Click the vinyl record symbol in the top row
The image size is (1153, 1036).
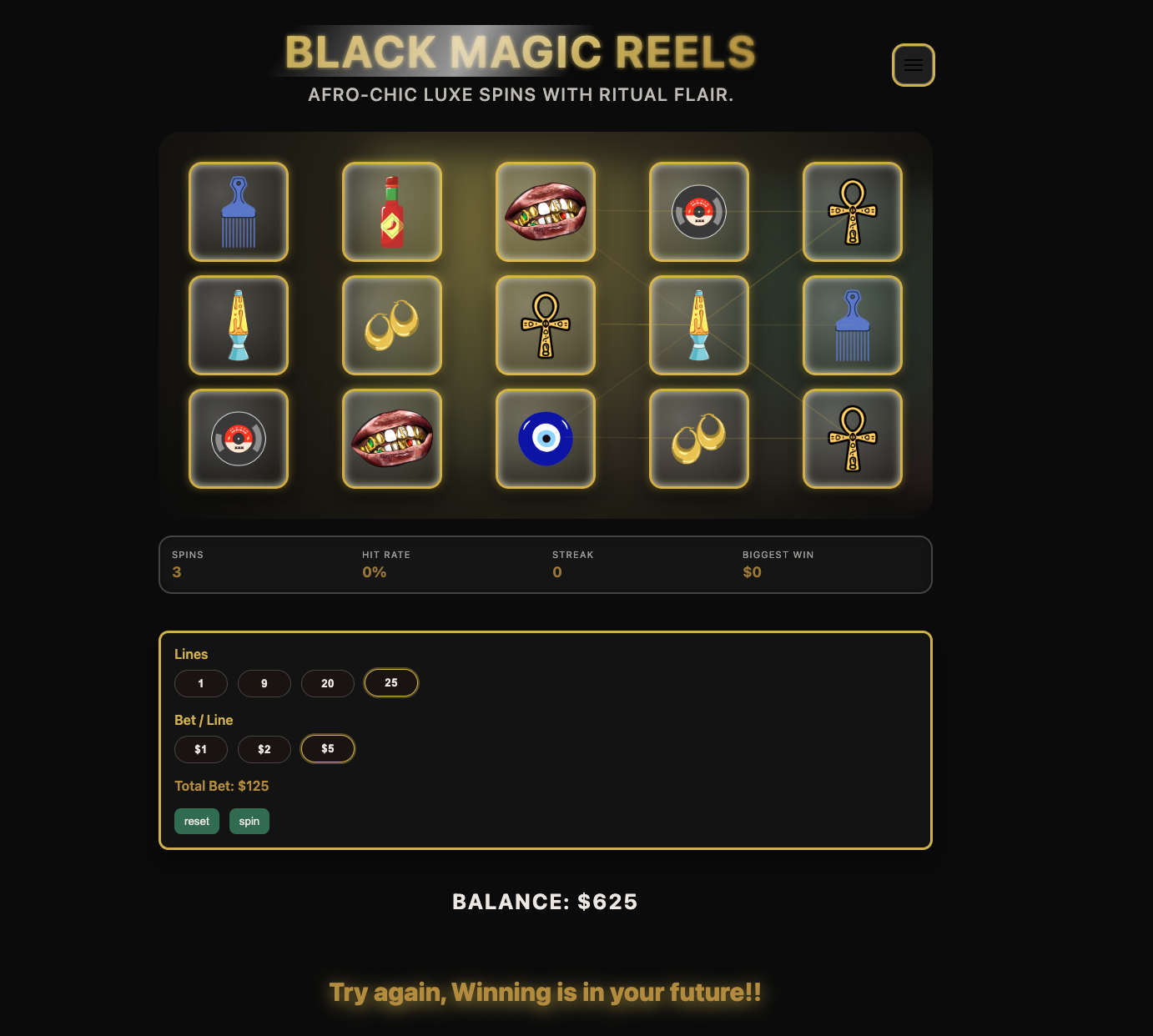(699, 212)
